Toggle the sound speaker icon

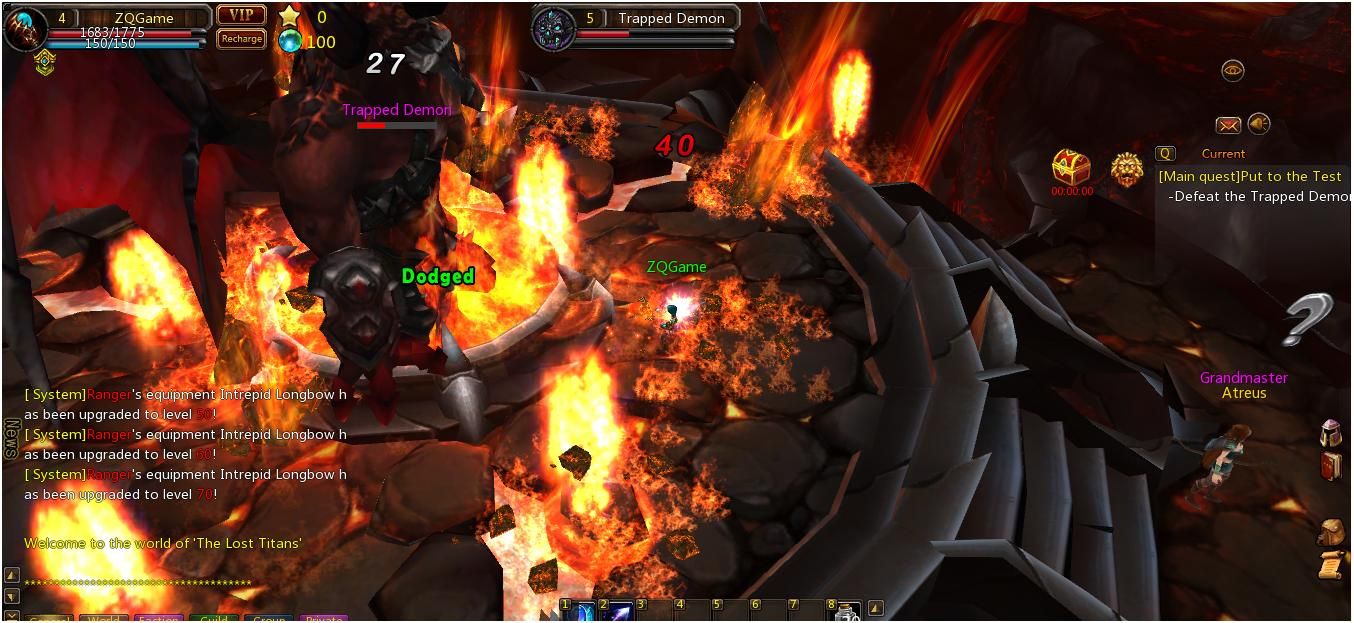pyautogui.click(x=1259, y=124)
